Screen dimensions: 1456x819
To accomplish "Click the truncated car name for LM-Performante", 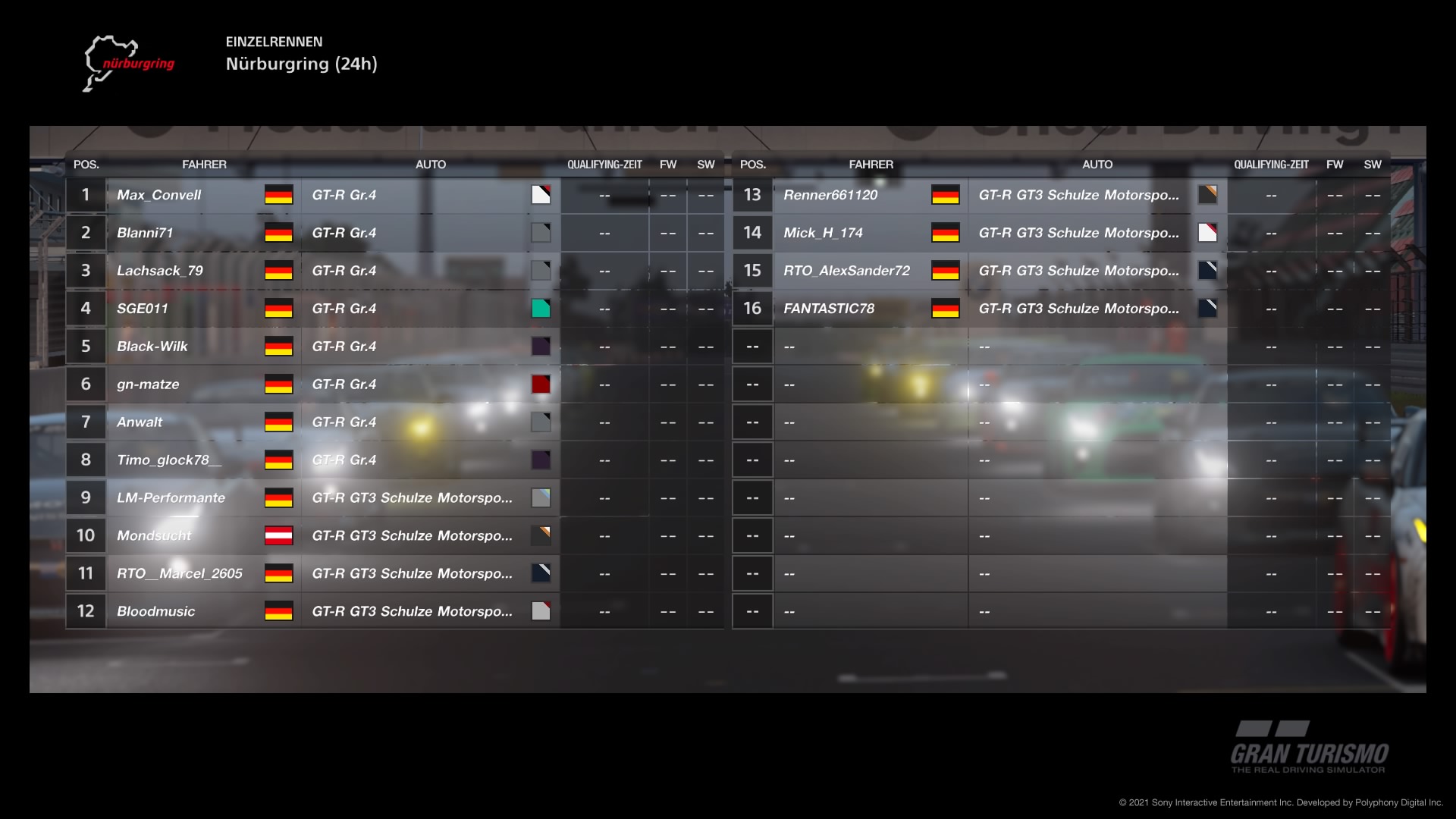I will [x=412, y=497].
